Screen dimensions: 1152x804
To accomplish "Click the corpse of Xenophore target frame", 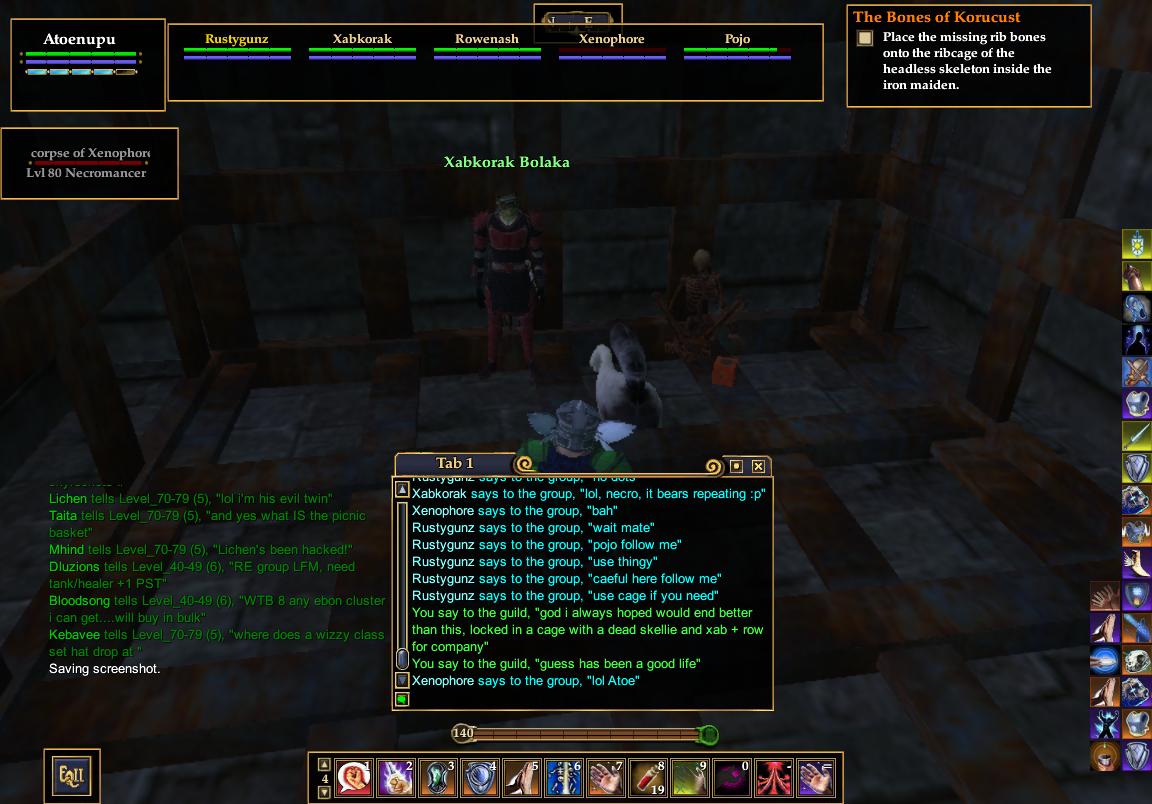I will pos(89,163).
